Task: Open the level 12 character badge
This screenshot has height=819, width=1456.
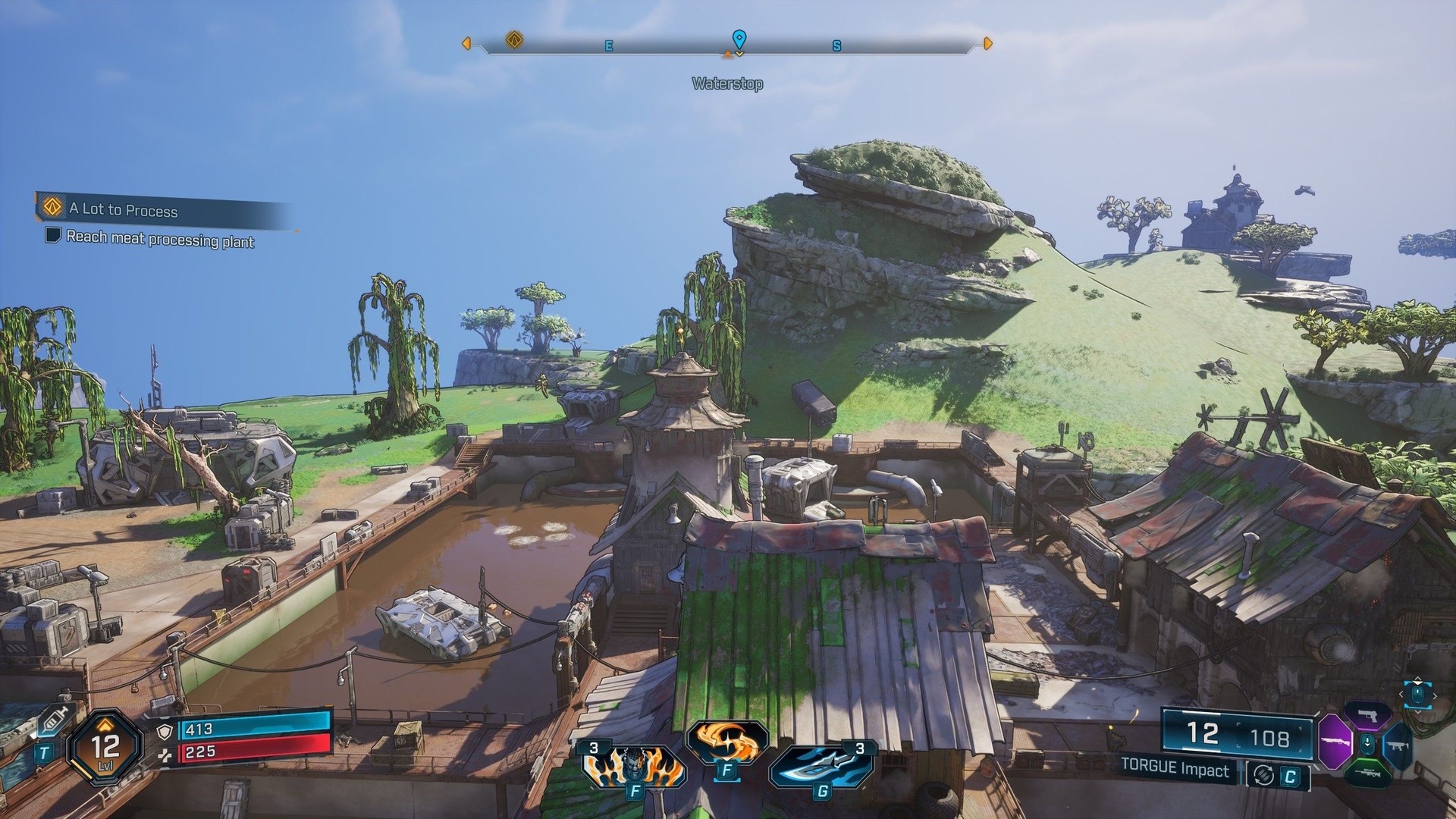Action: tap(105, 747)
